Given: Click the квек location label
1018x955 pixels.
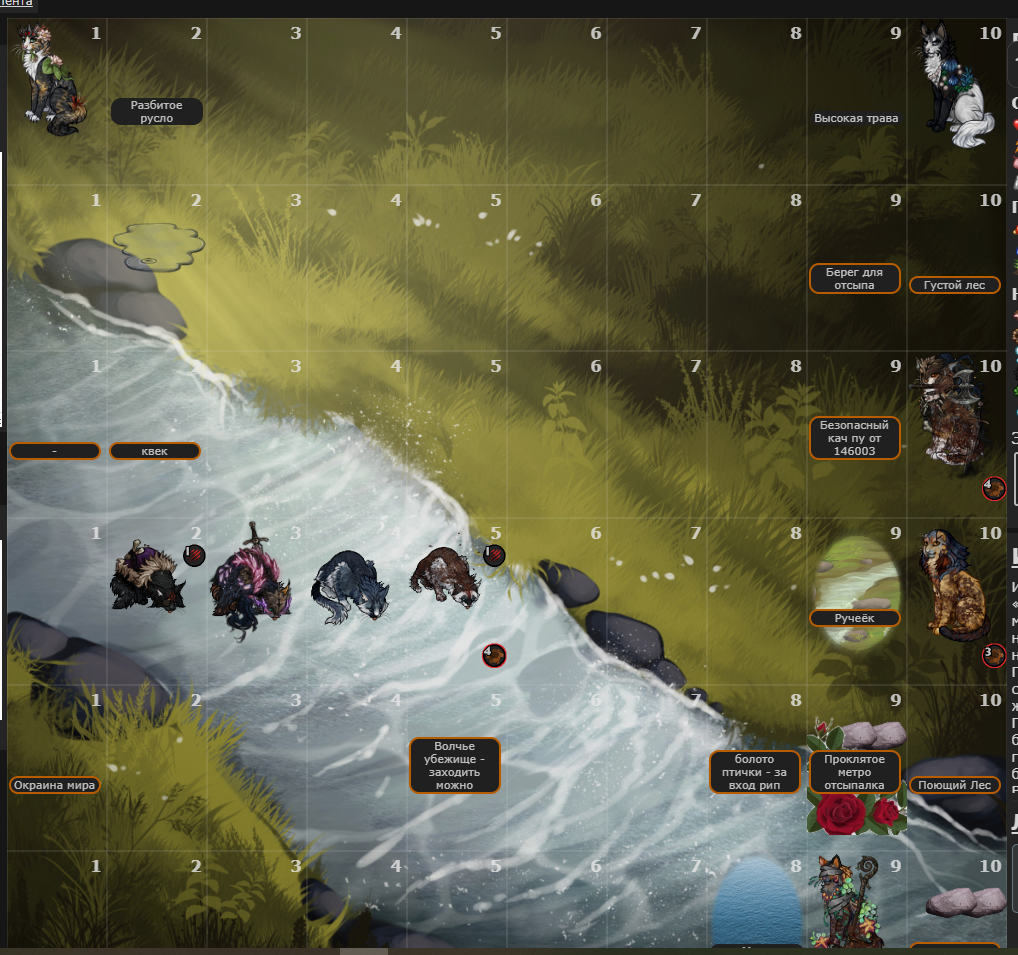Looking at the screenshot, I should click(155, 451).
